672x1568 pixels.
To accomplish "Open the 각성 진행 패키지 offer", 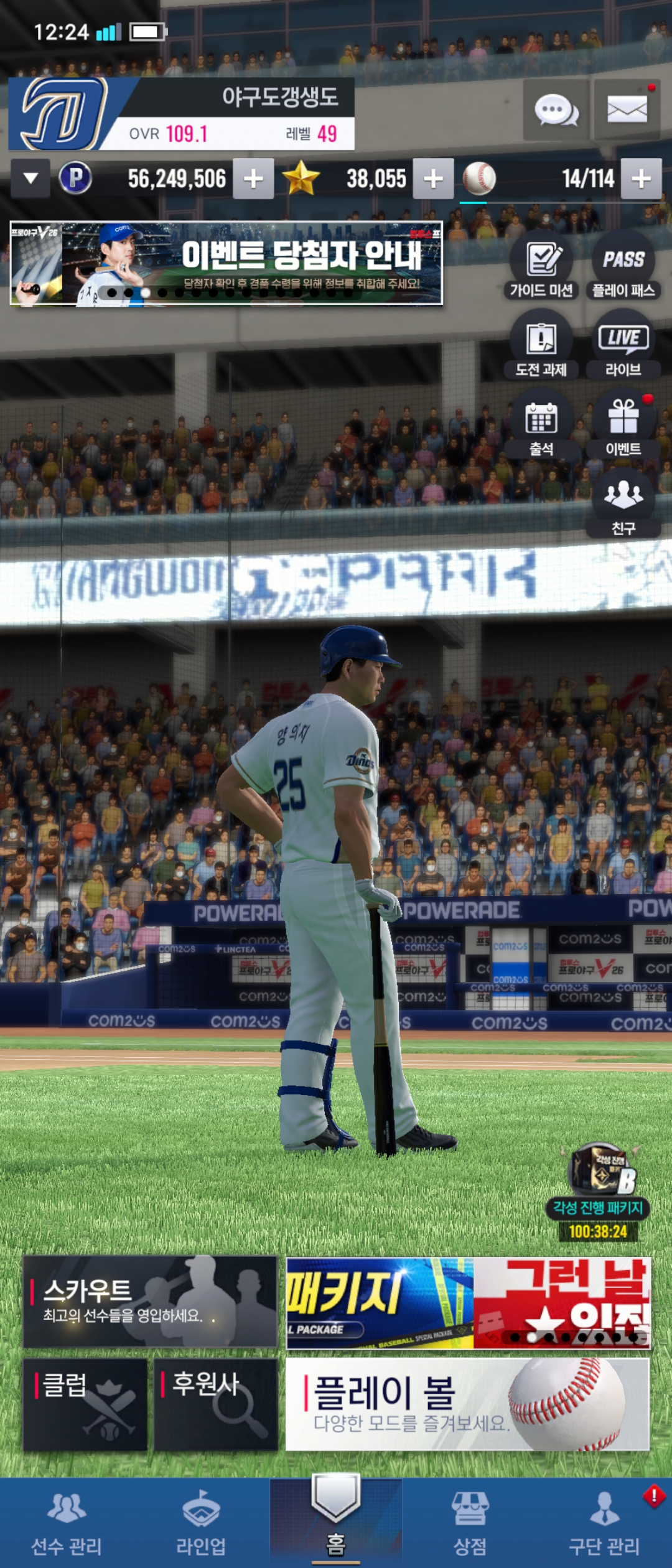I will (599, 1193).
